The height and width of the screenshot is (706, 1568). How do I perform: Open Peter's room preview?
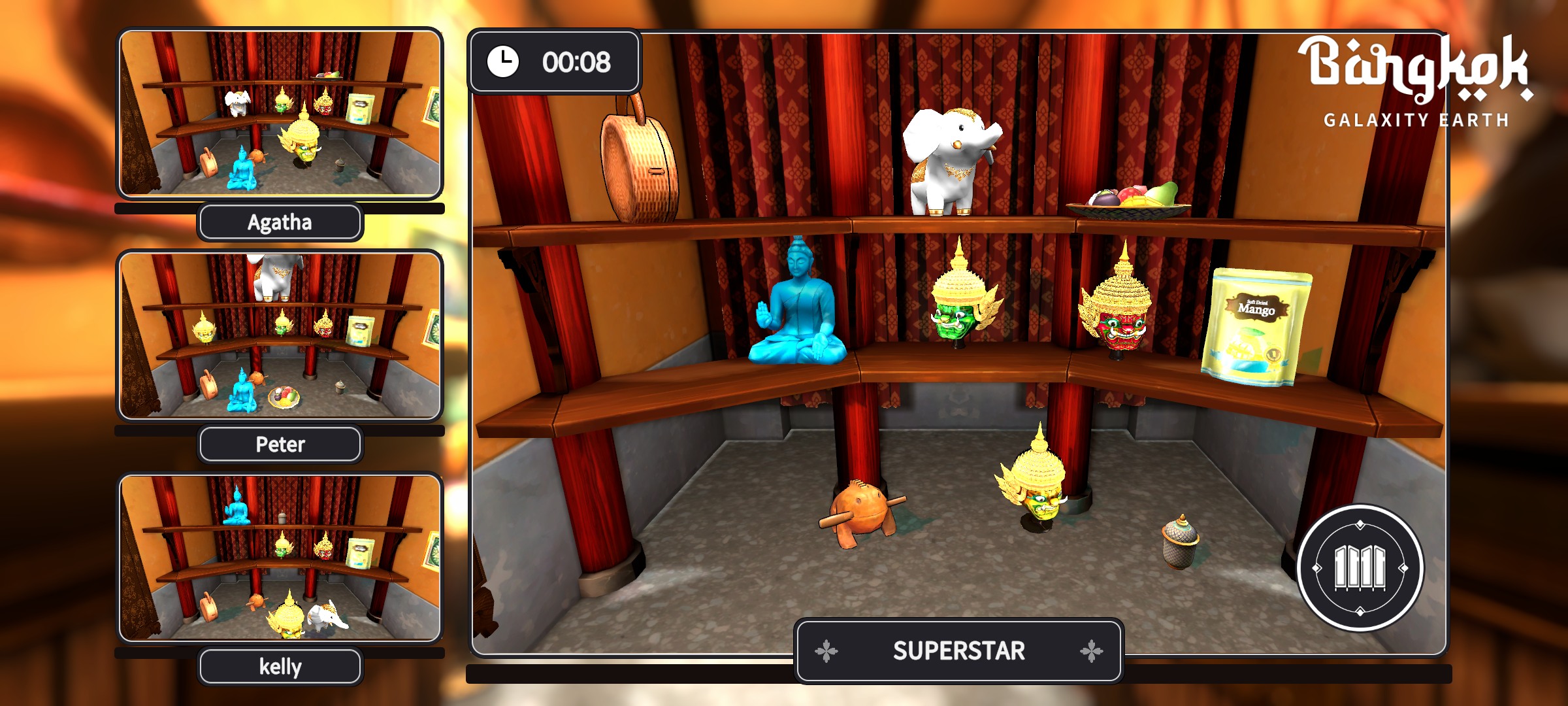pyautogui.click(x=280, y=336)
